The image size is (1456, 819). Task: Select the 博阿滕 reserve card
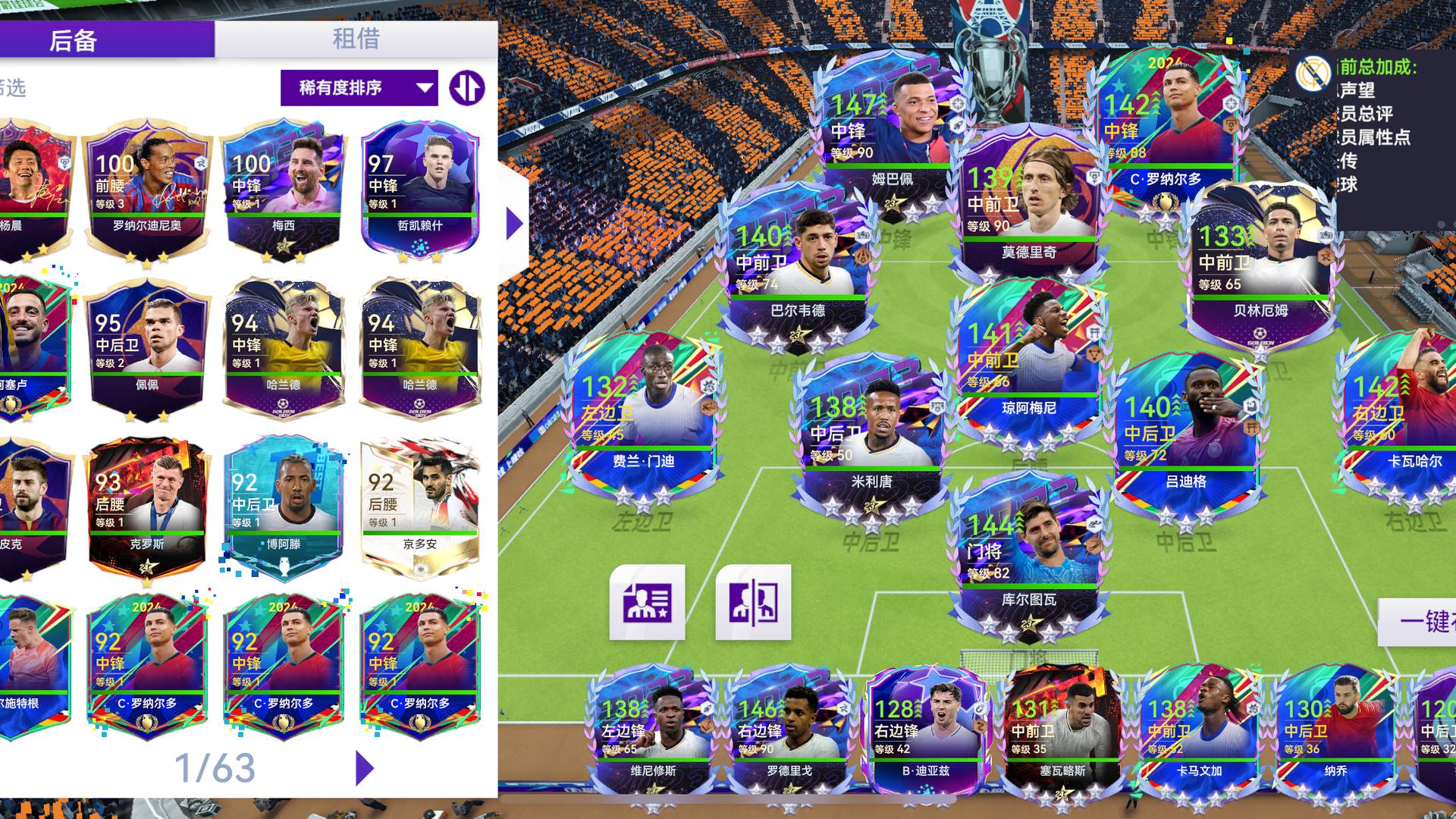click(x=284, y=508)
